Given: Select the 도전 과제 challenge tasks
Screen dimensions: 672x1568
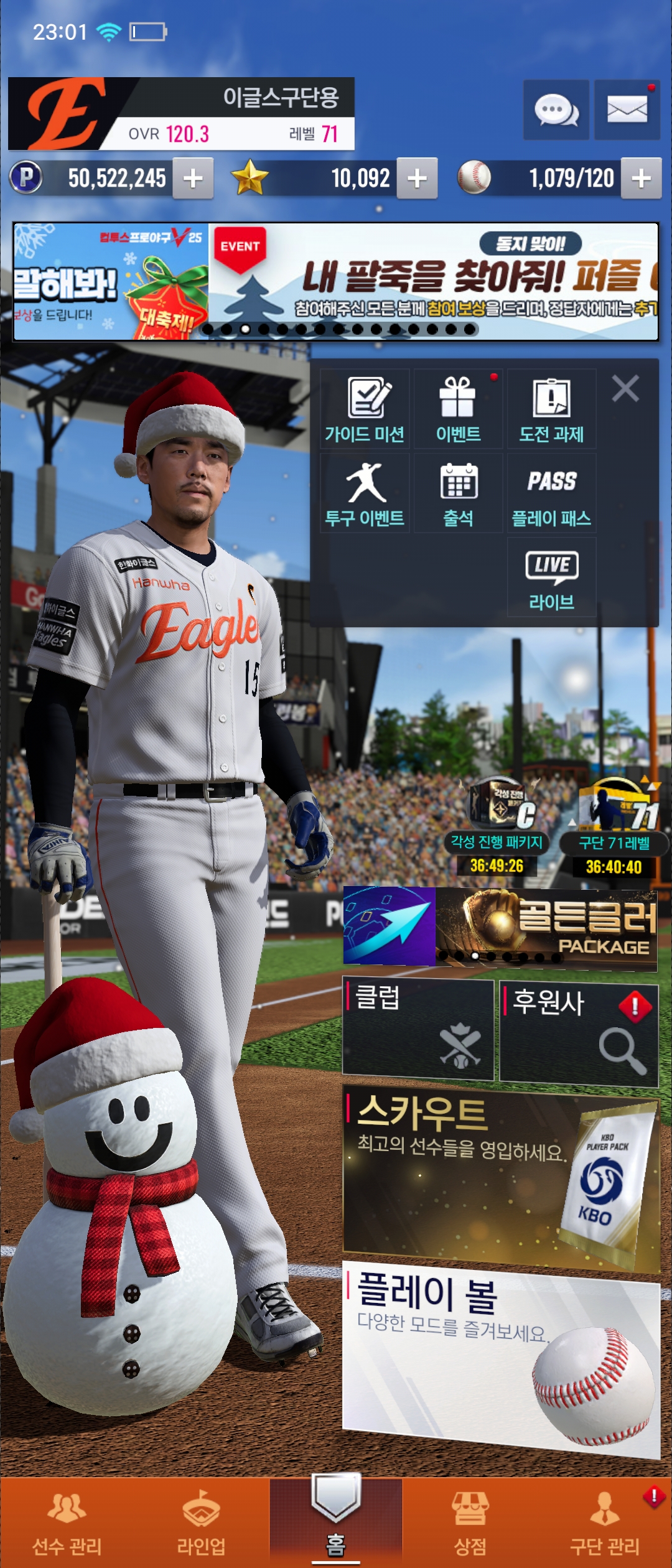Looking at the screenshot, I should click(x=551, y=409).
